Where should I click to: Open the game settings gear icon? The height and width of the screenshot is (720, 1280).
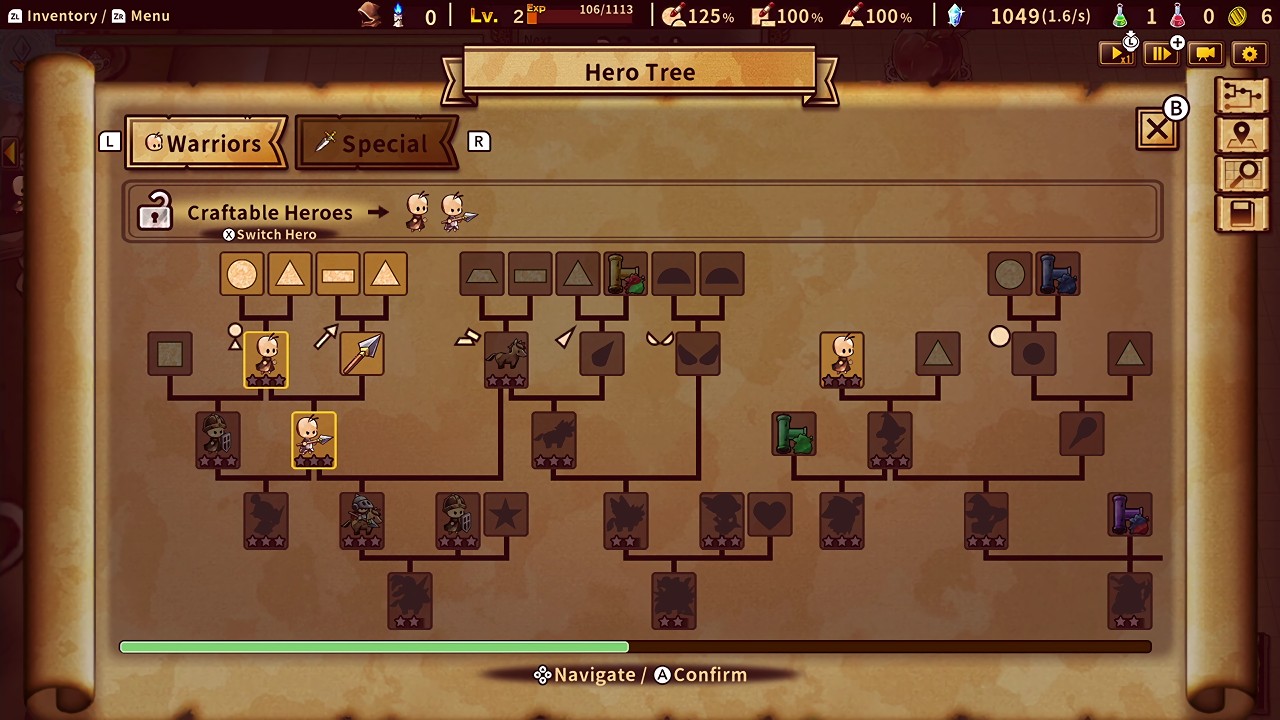[1249, 54]
